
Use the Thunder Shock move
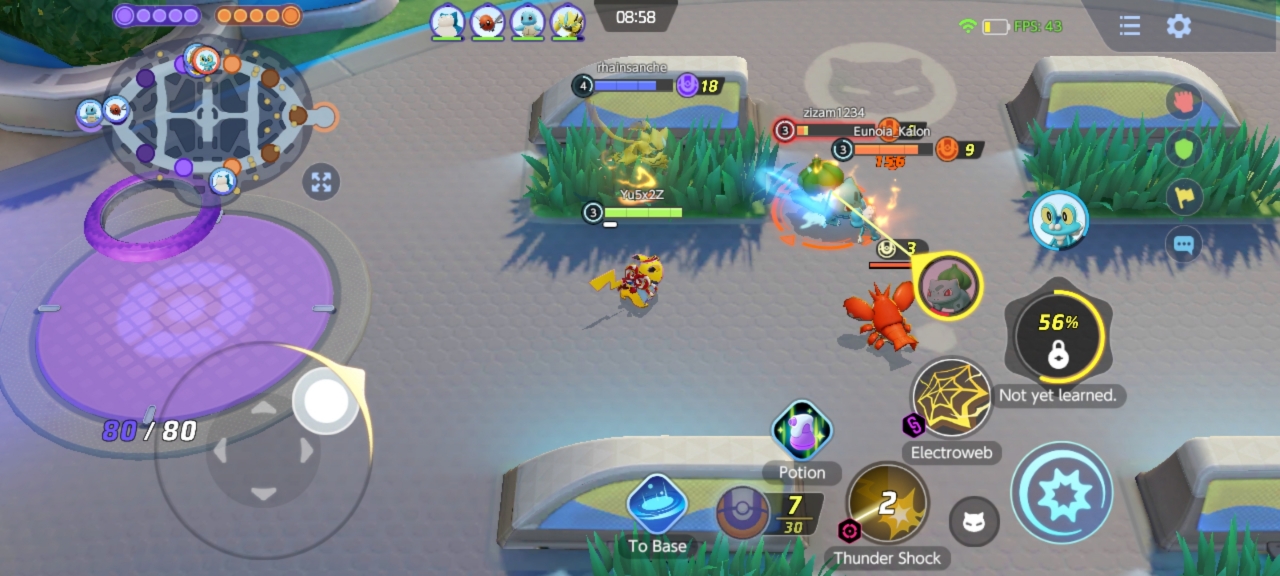click(x=887, y=504)
